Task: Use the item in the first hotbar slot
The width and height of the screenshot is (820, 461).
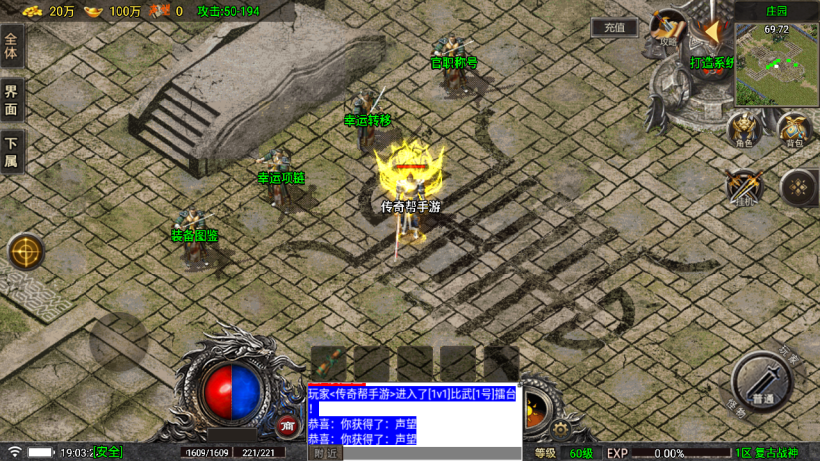Action: coord(328,363)
